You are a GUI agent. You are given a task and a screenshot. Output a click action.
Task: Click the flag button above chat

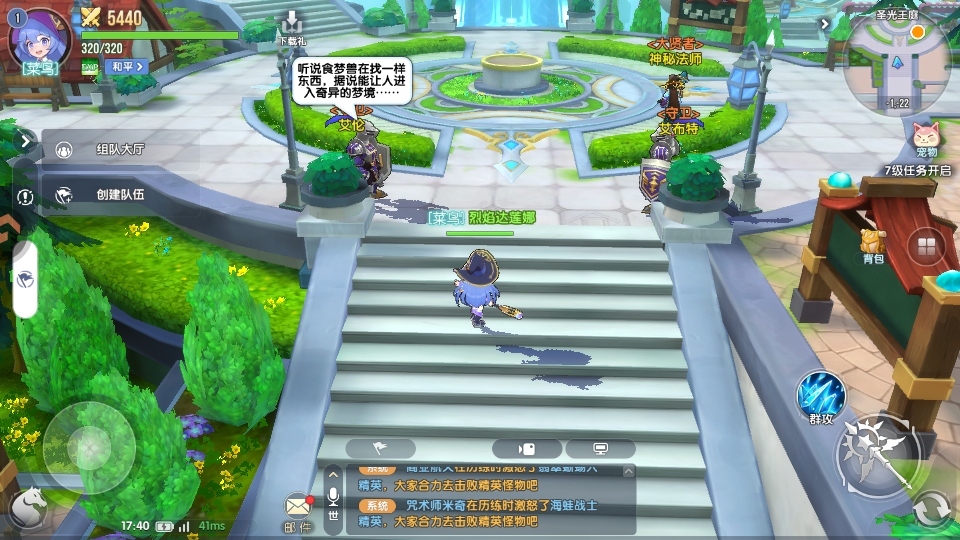(380, 449)
